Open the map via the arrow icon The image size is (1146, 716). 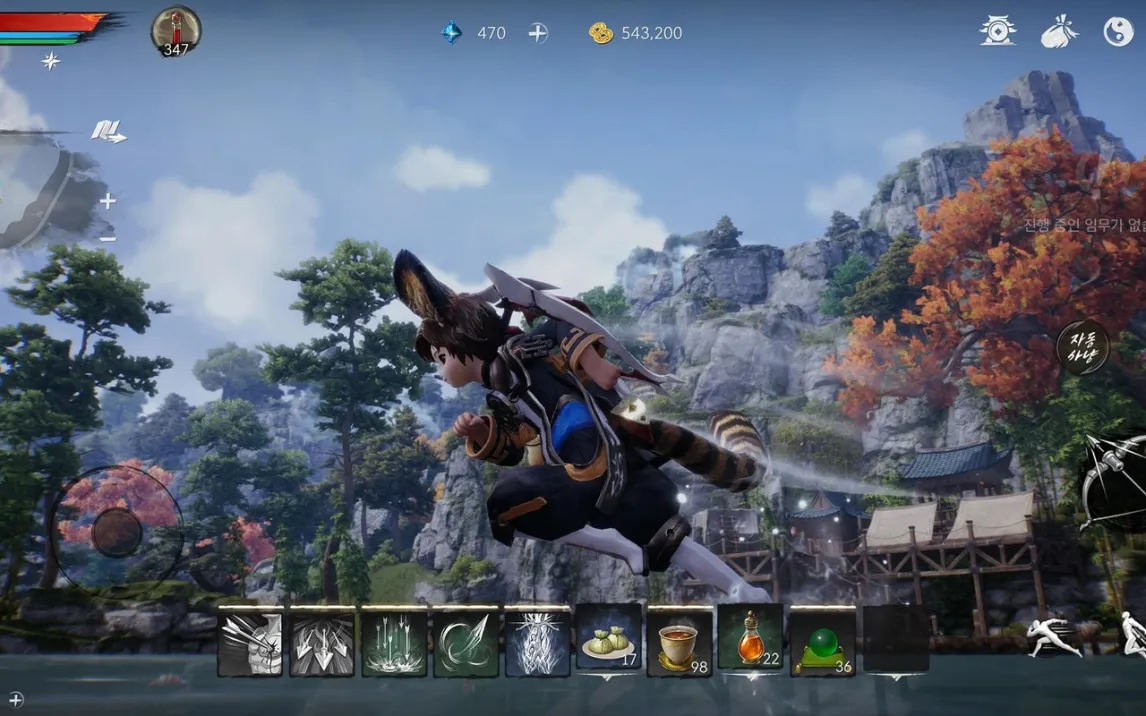[108, 132]
